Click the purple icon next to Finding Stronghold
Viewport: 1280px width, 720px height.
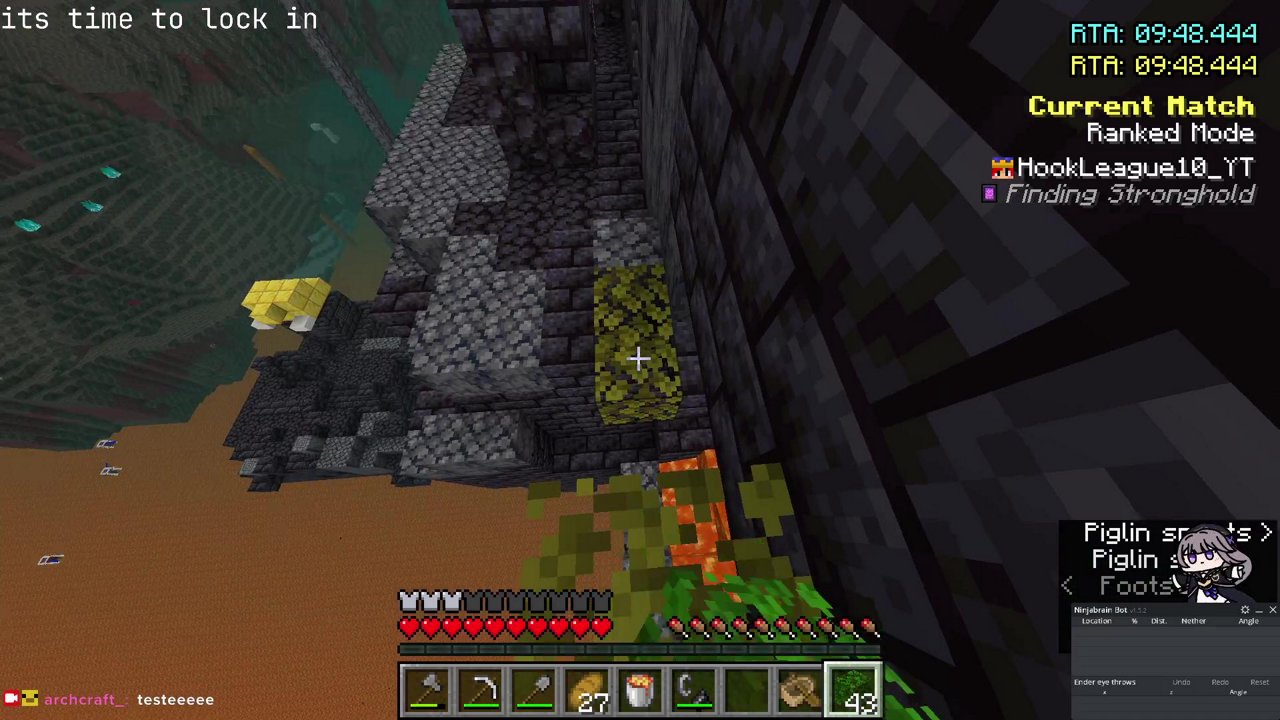click(990, 194)
